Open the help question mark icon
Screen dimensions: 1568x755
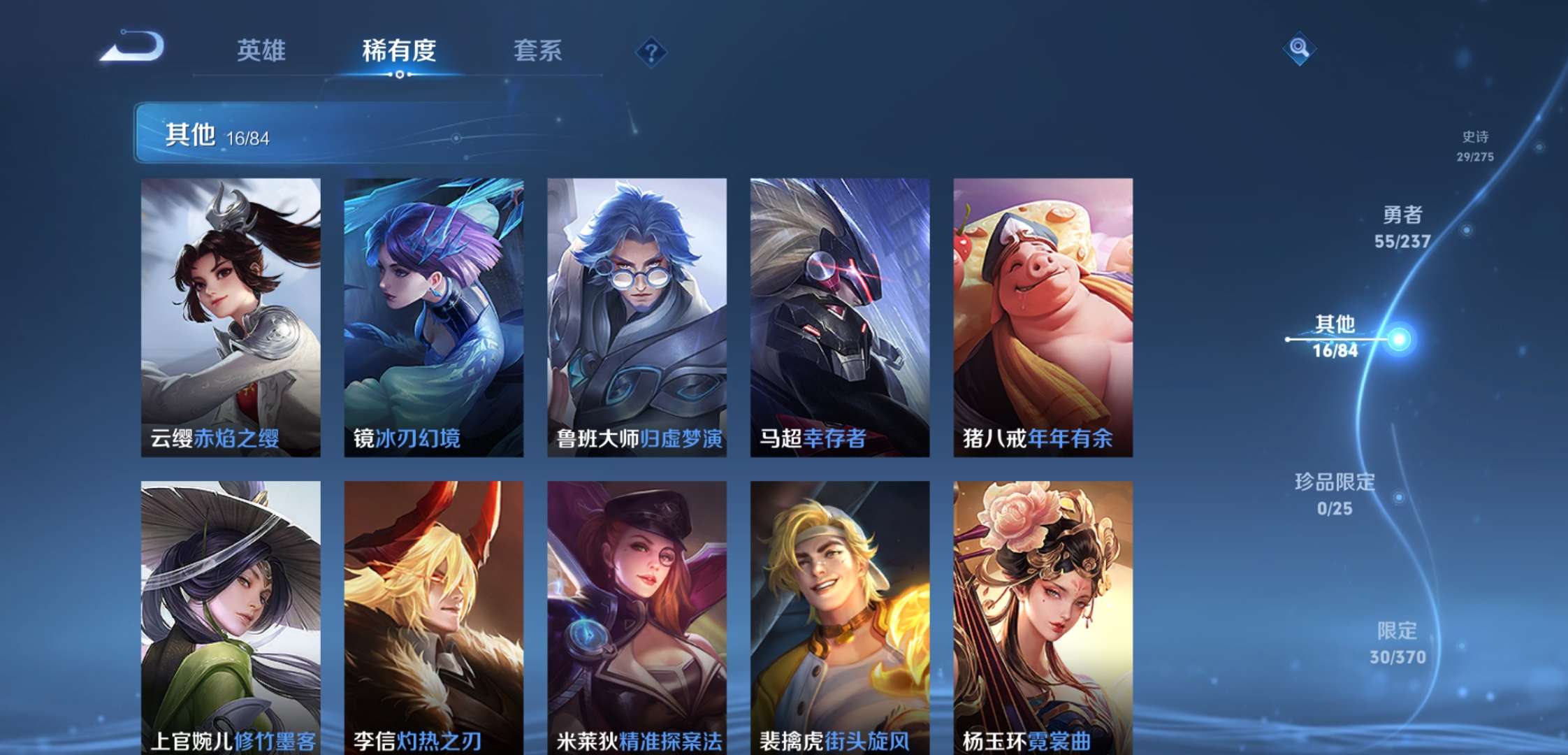pyautogui.click(x=650, y=51)
